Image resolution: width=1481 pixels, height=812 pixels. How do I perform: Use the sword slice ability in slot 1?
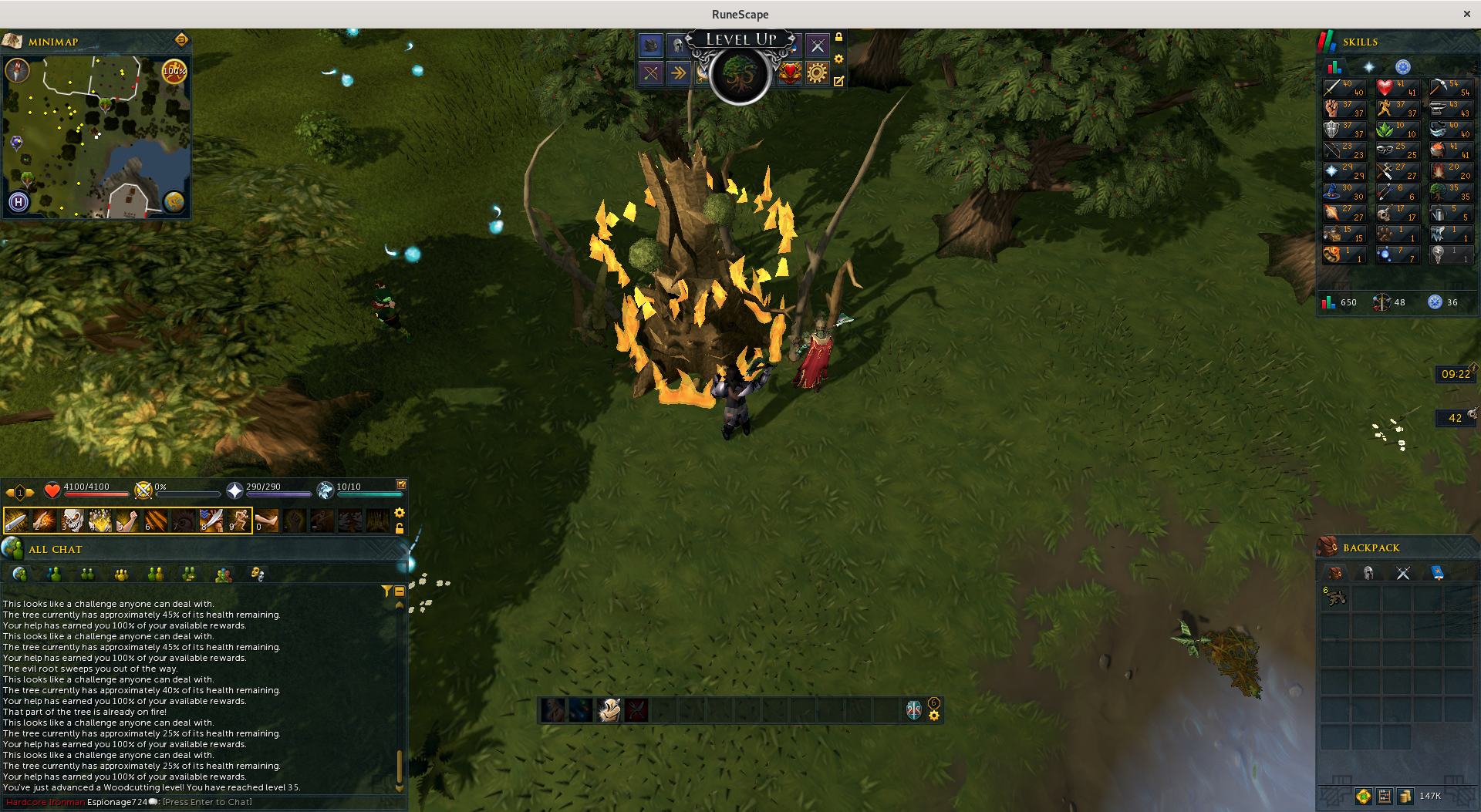16,521
